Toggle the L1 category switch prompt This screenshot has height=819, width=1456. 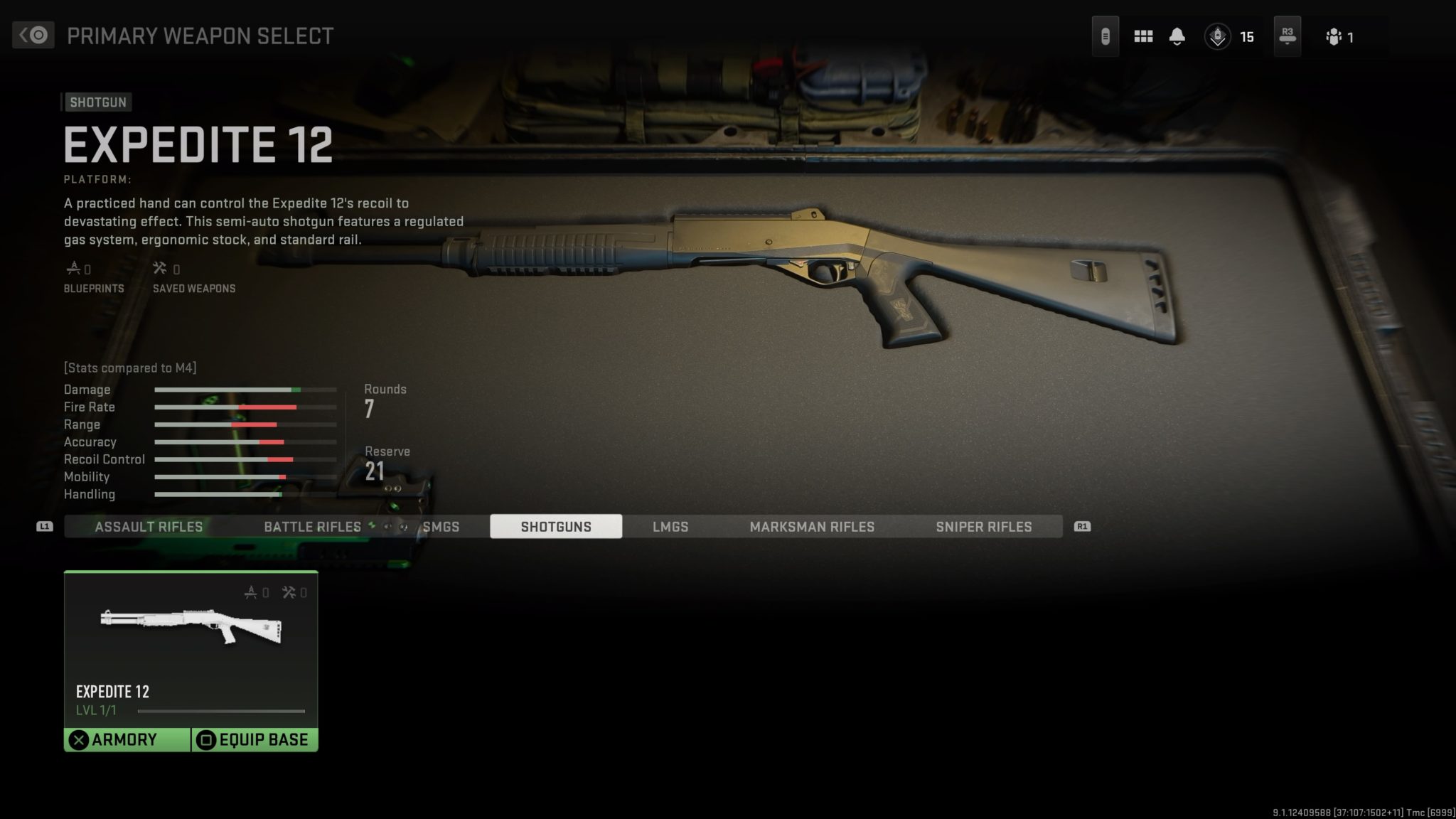tap(45, 526)
